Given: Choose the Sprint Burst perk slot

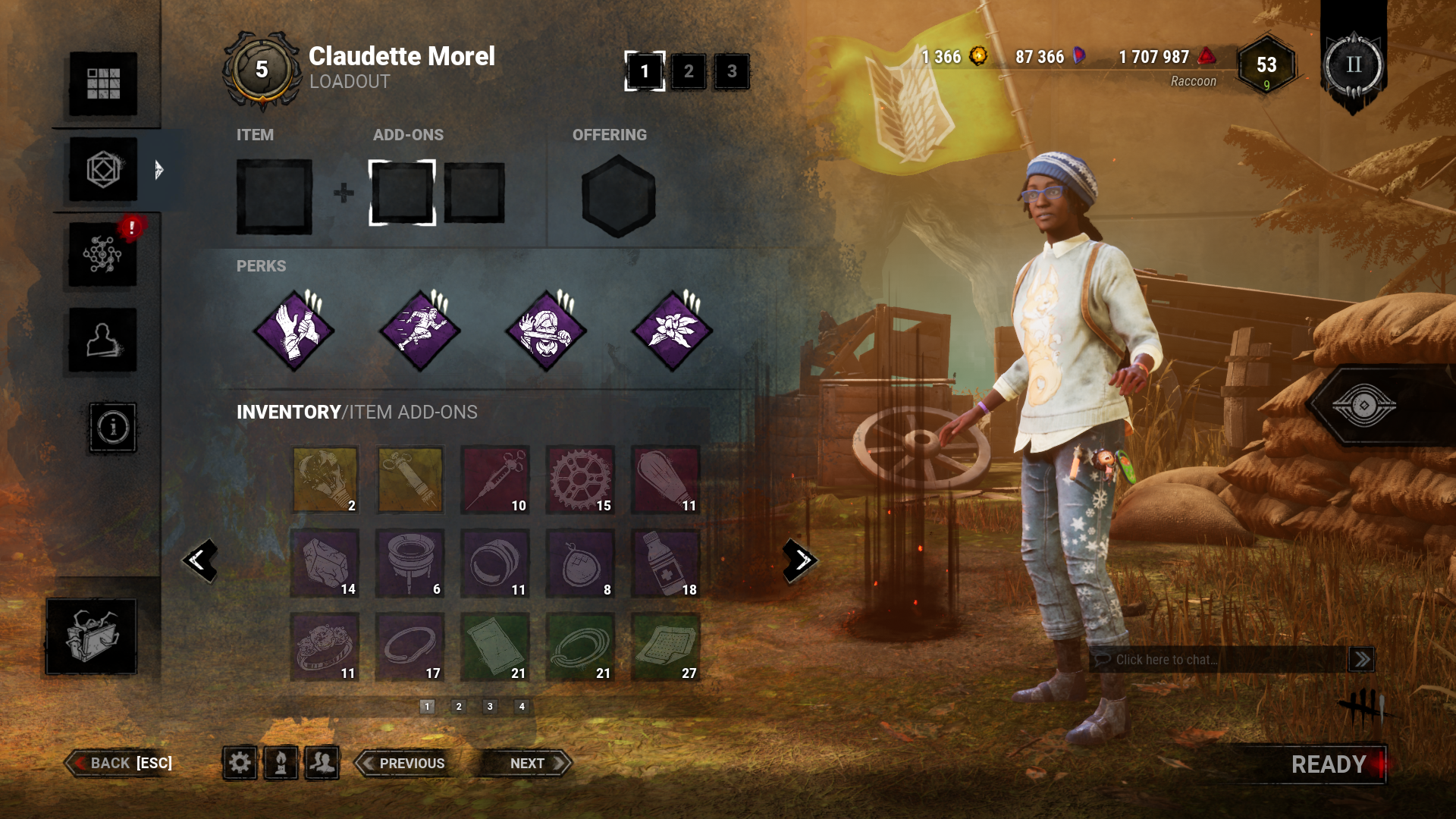Looking at the screenshot, I should pos(420,331).
